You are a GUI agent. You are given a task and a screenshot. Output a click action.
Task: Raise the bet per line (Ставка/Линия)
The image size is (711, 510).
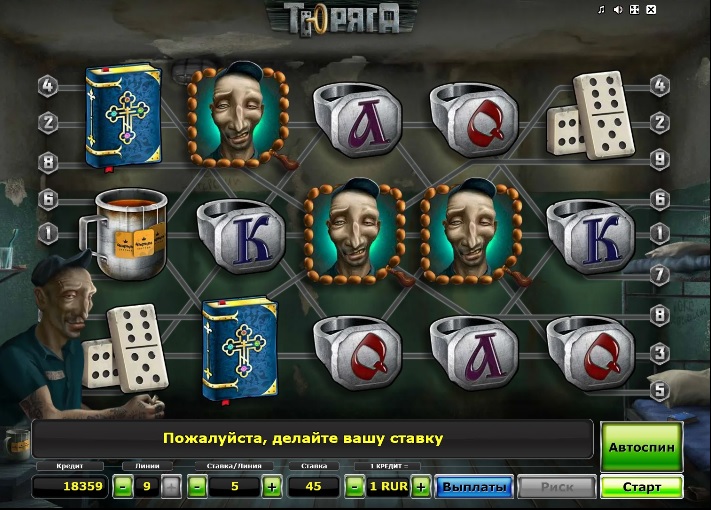(271, 487)
